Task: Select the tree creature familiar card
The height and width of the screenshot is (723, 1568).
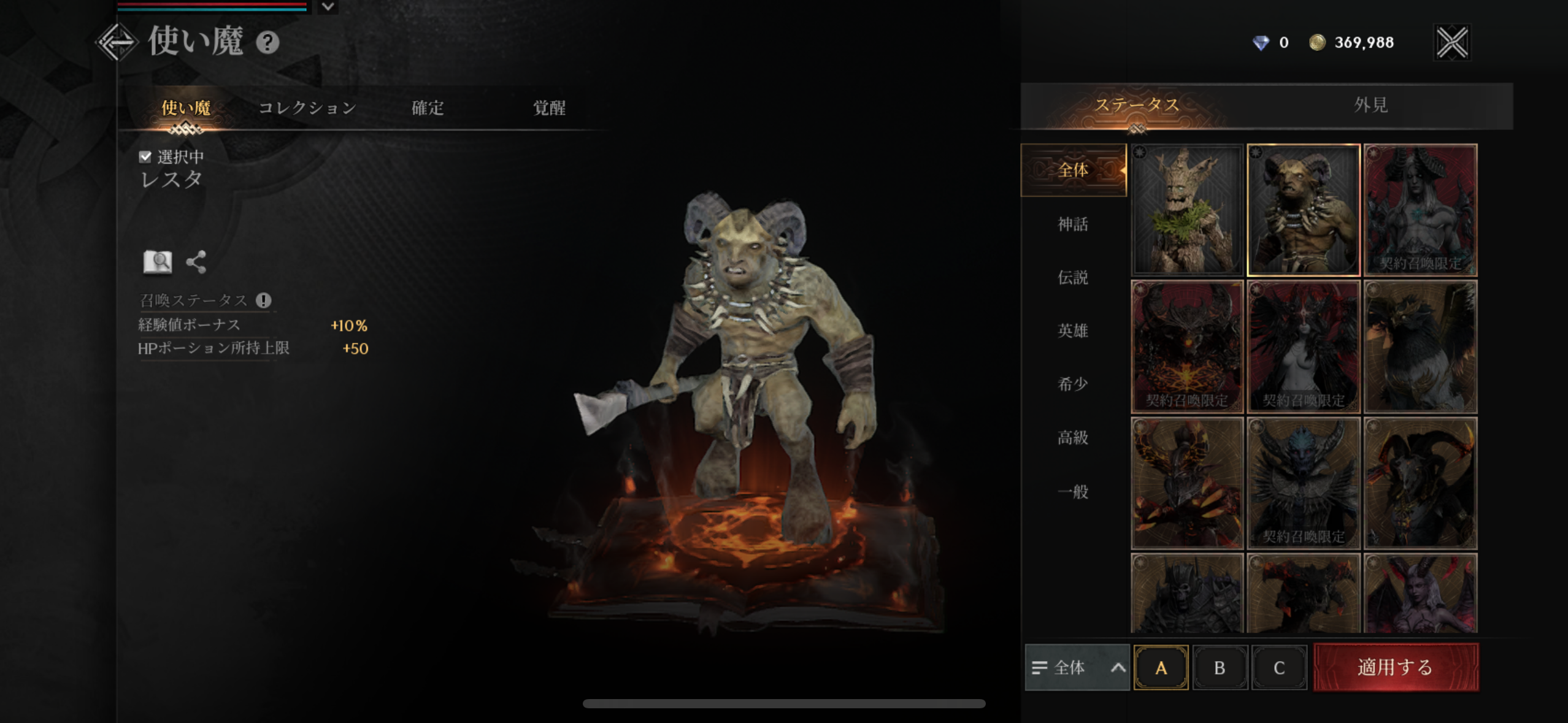Action: pos(1187,210)
